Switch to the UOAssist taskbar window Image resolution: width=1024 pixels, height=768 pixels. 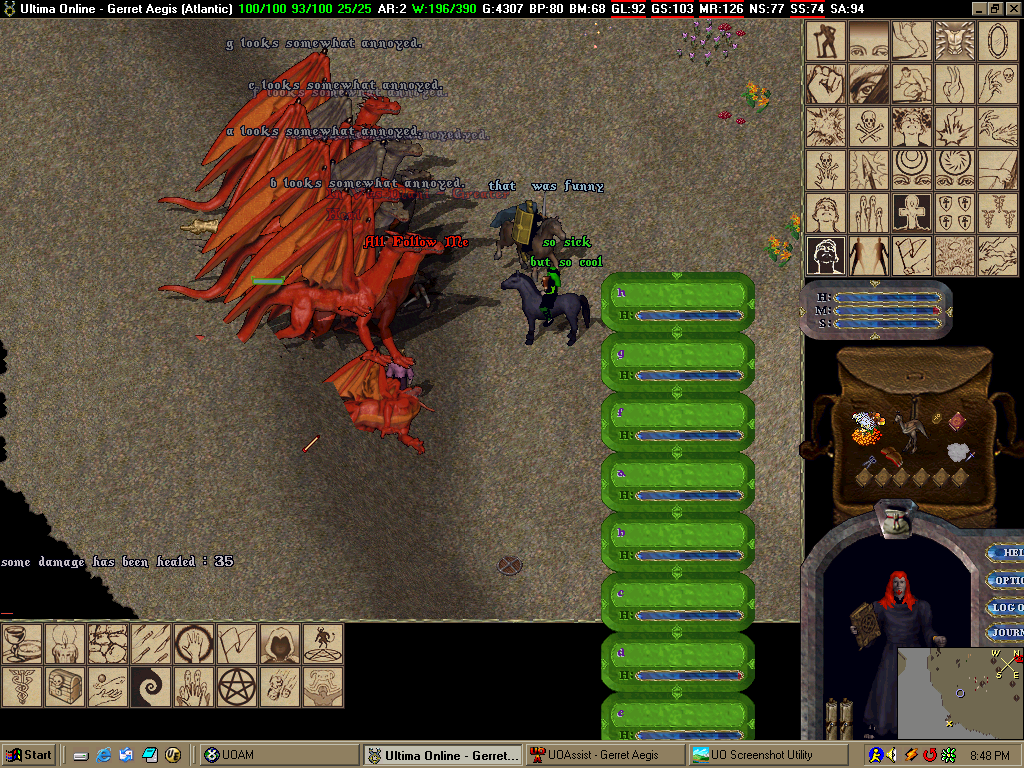(605, 755)
